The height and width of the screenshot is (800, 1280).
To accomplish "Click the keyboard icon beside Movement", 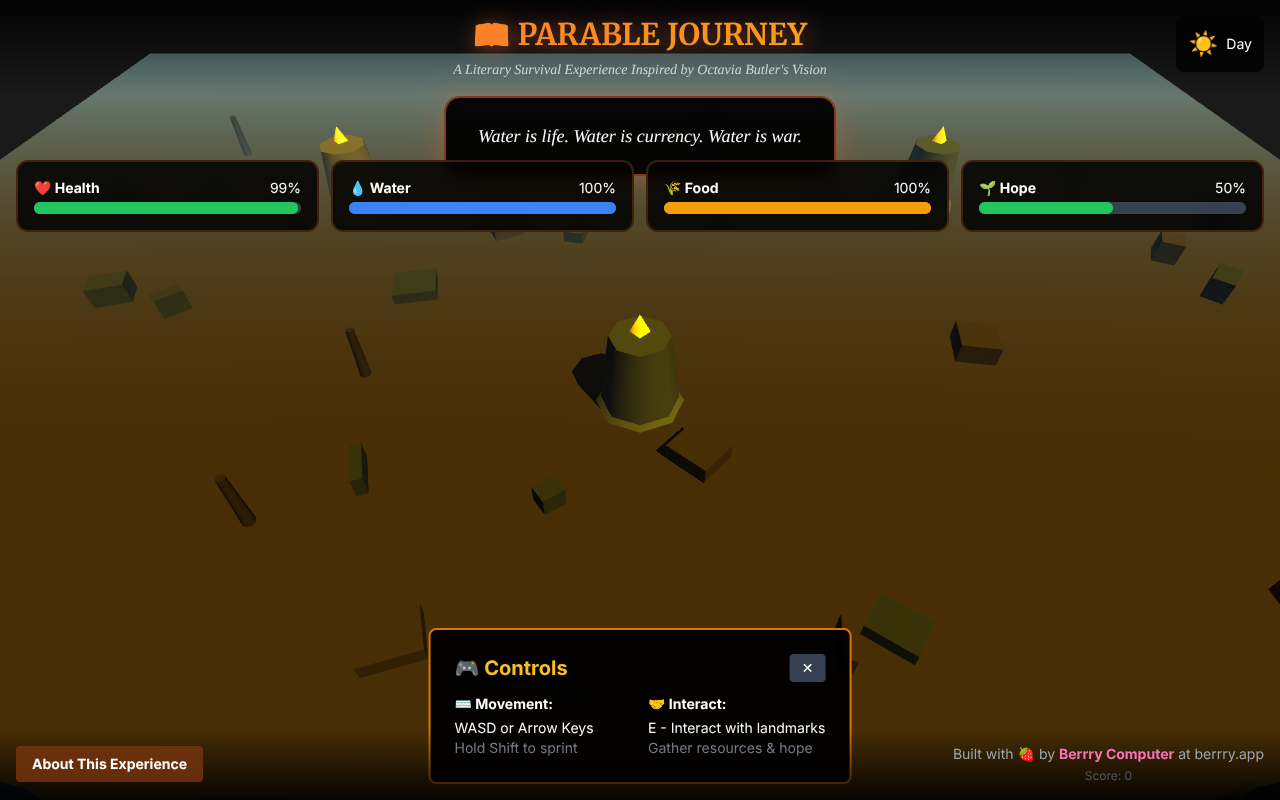I will click(463, 703).
